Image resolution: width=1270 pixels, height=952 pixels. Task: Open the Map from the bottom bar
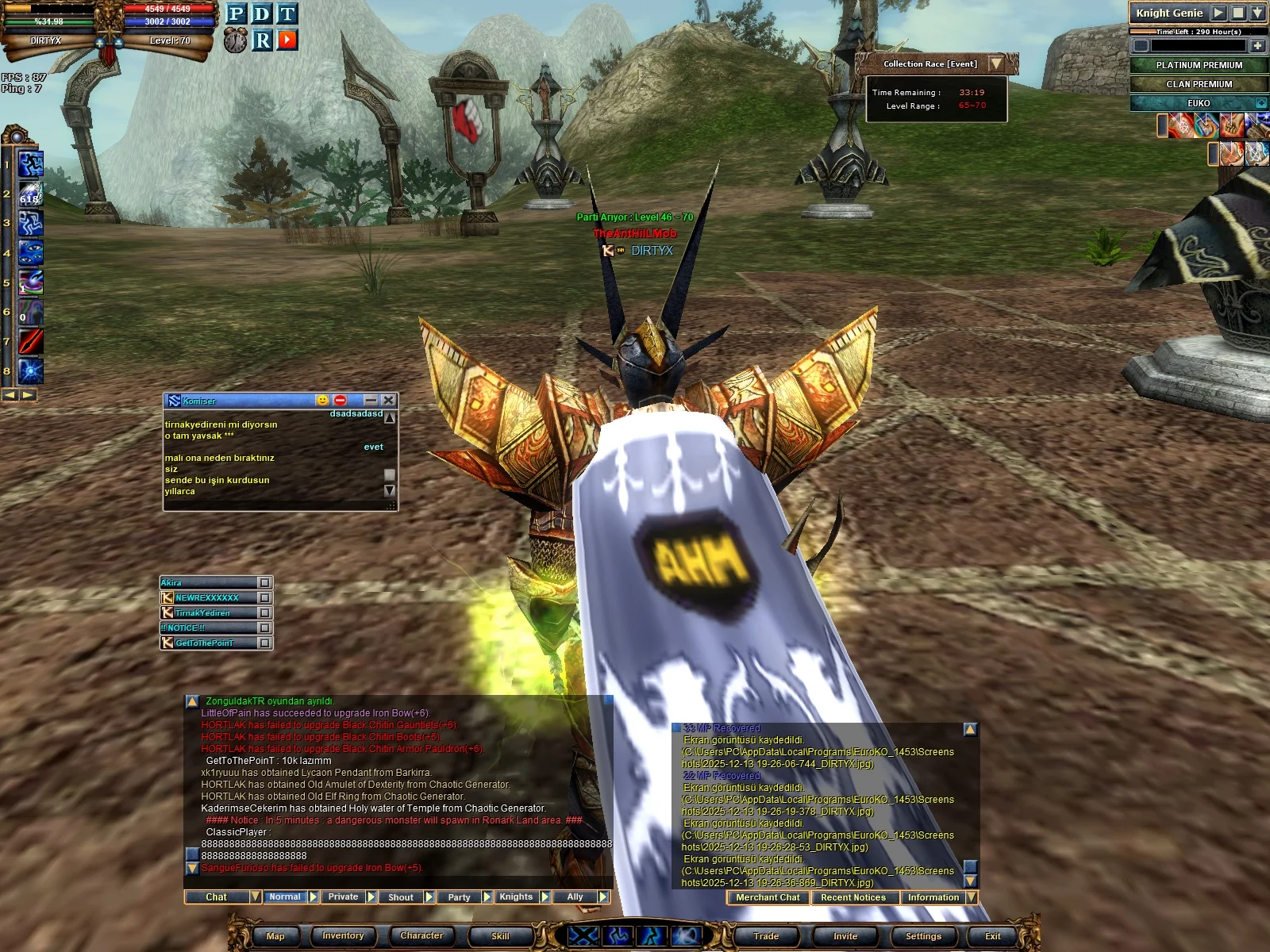[x=275, y=936]
